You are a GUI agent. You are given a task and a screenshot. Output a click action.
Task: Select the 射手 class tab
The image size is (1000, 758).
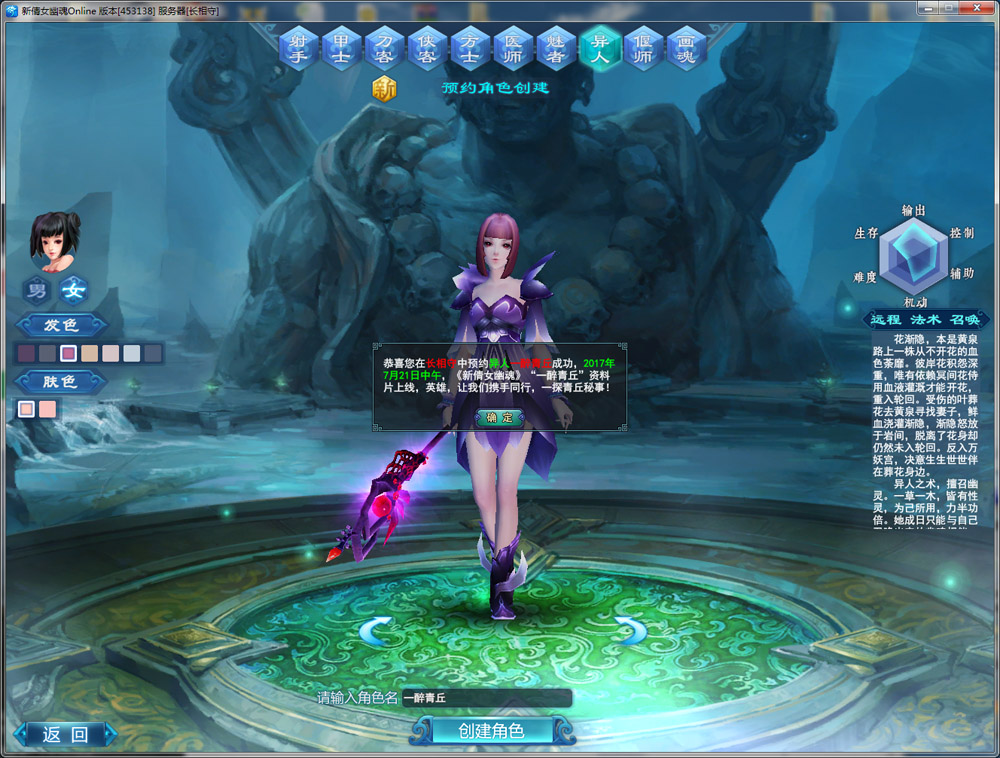[x=299, y=47]
